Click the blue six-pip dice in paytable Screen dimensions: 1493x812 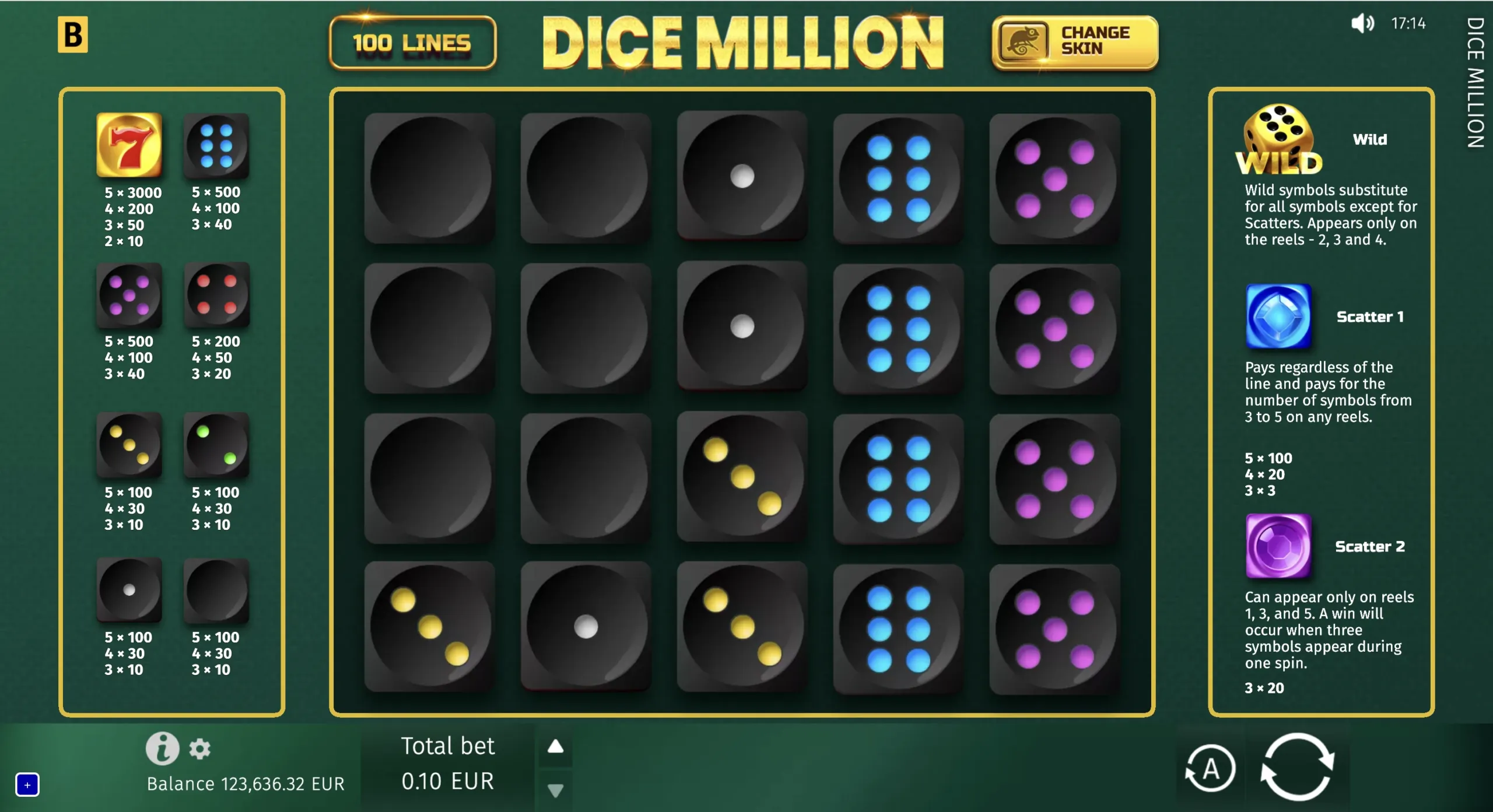click(x=216, y=146)
